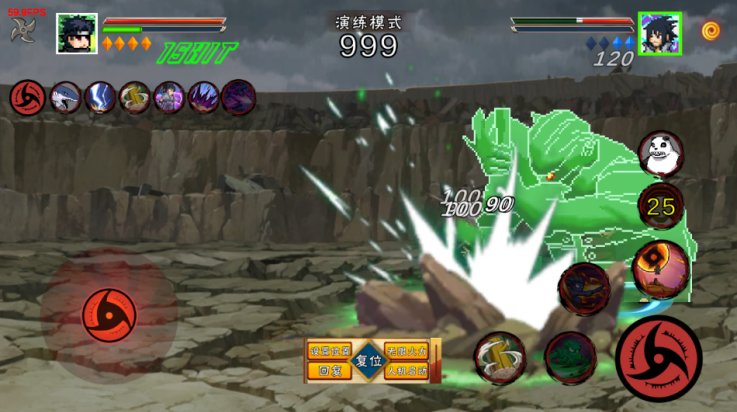Pick the purple spikes skill icon

click(x=203, y=97)
